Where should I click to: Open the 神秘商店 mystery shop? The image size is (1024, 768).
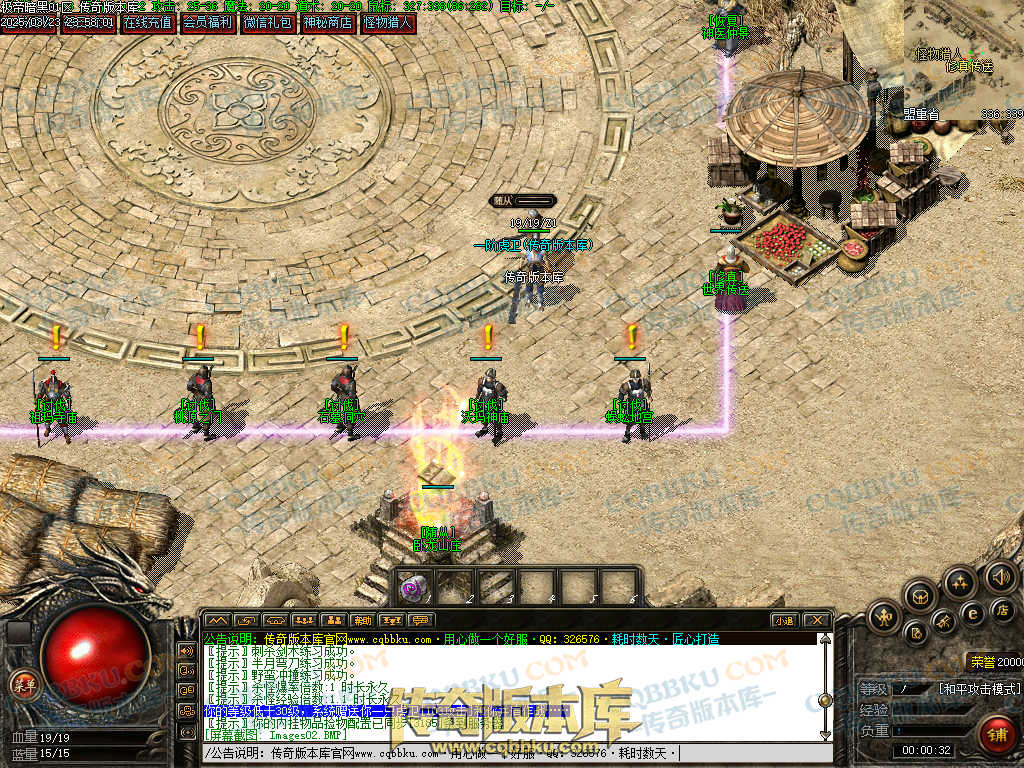[x=328, y=22]
